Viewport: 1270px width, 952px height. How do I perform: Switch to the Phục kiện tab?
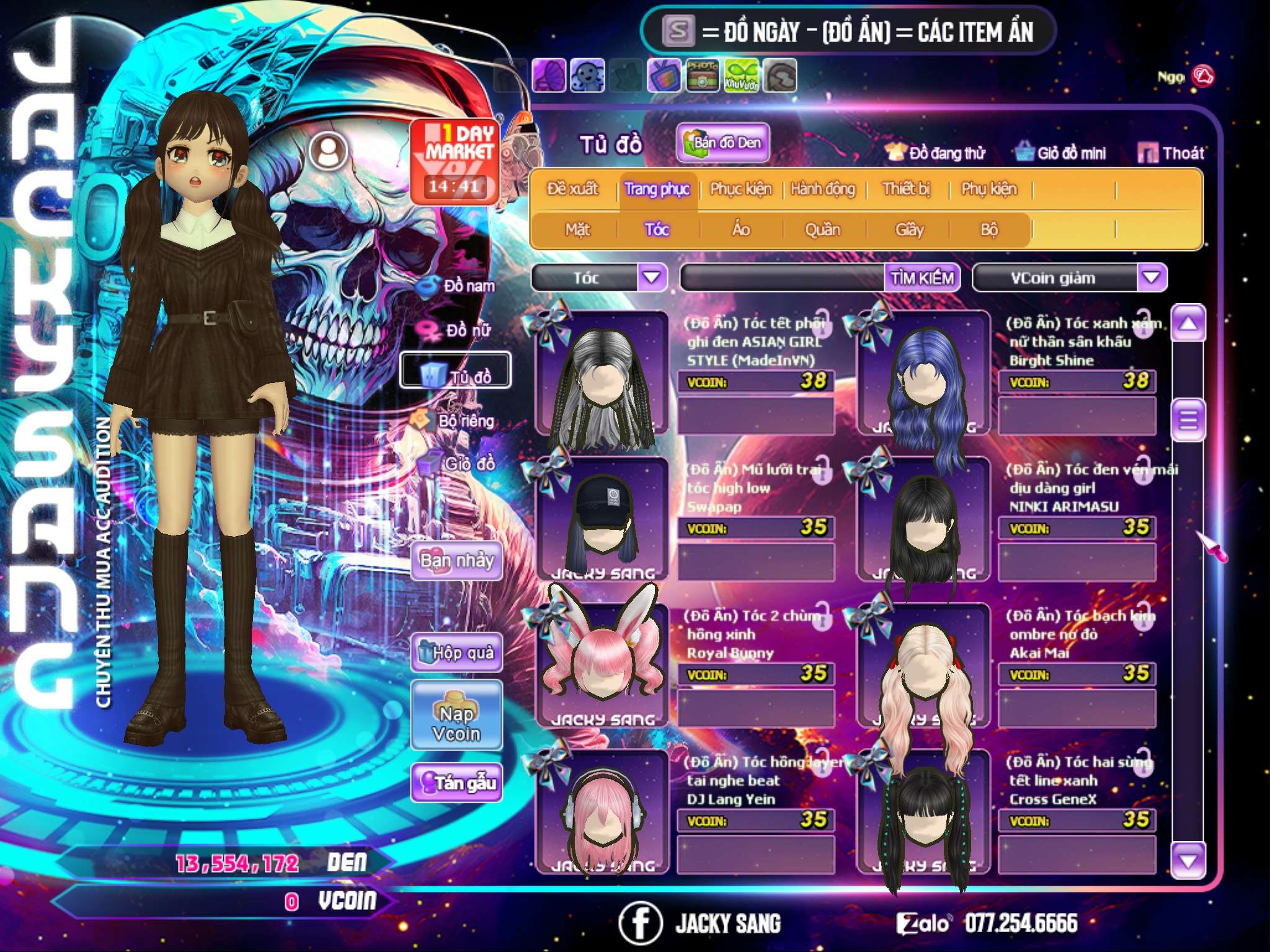(740, 189)
